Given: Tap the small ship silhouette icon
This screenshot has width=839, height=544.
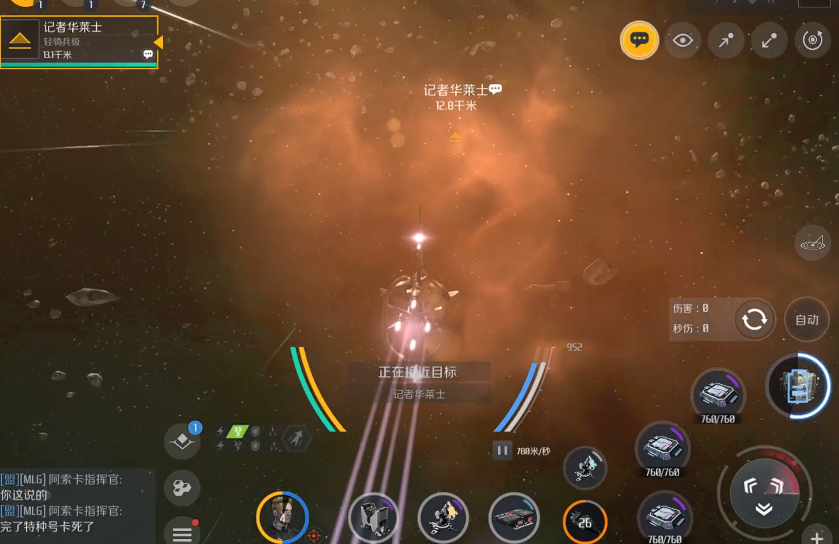Looking at the screenshot, I should coord(813,242).
